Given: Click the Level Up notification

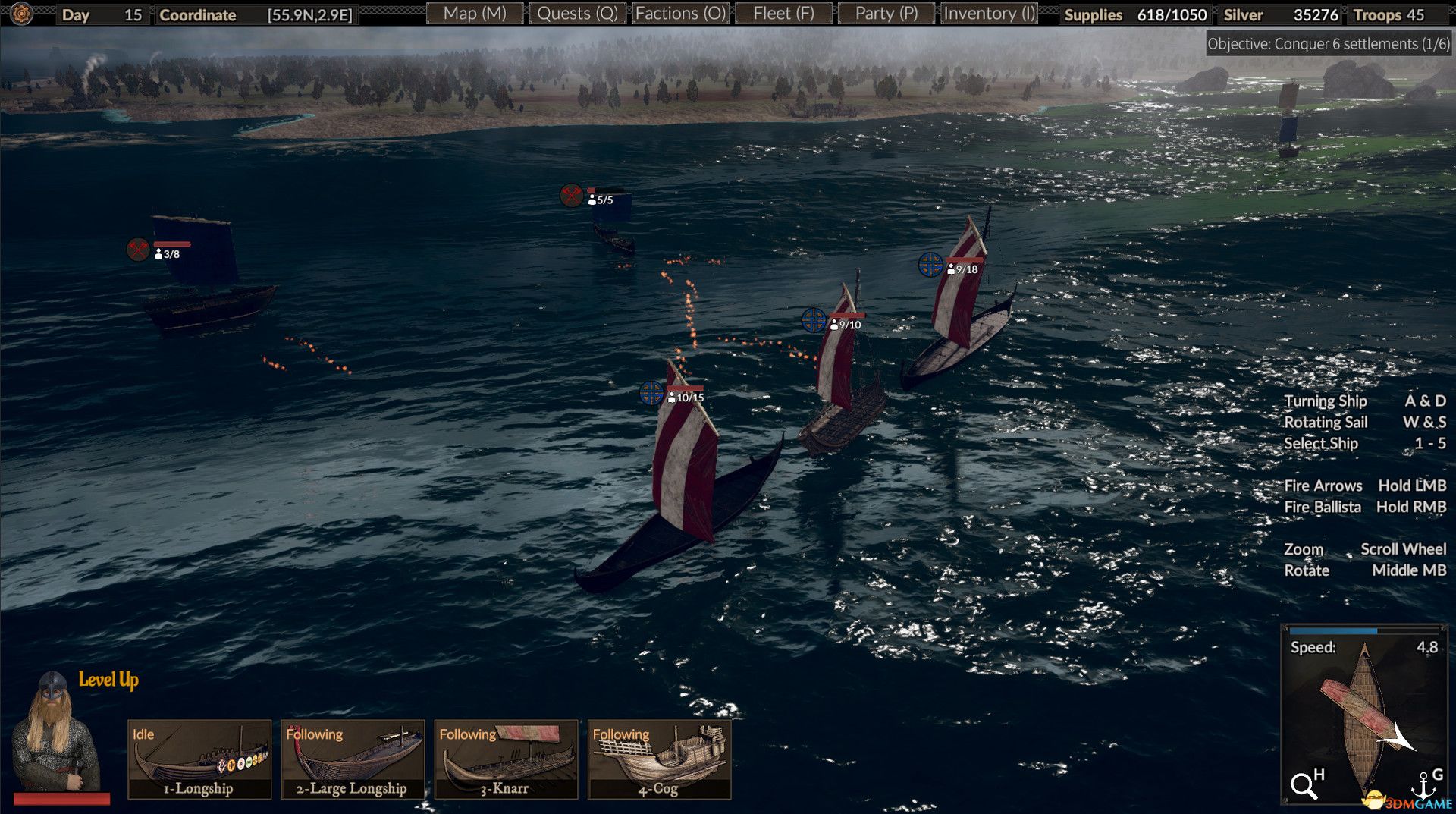Looking at the screenshot, I should [x=108, y=680].
